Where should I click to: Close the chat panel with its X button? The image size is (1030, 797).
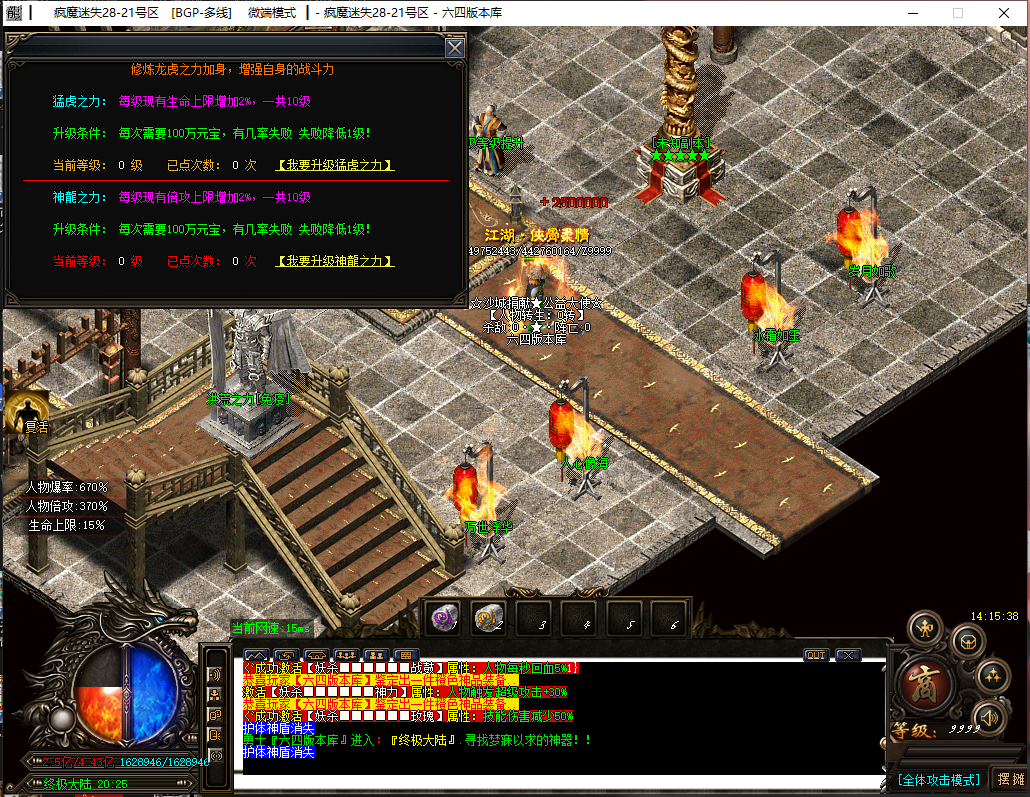coord(848,655)
